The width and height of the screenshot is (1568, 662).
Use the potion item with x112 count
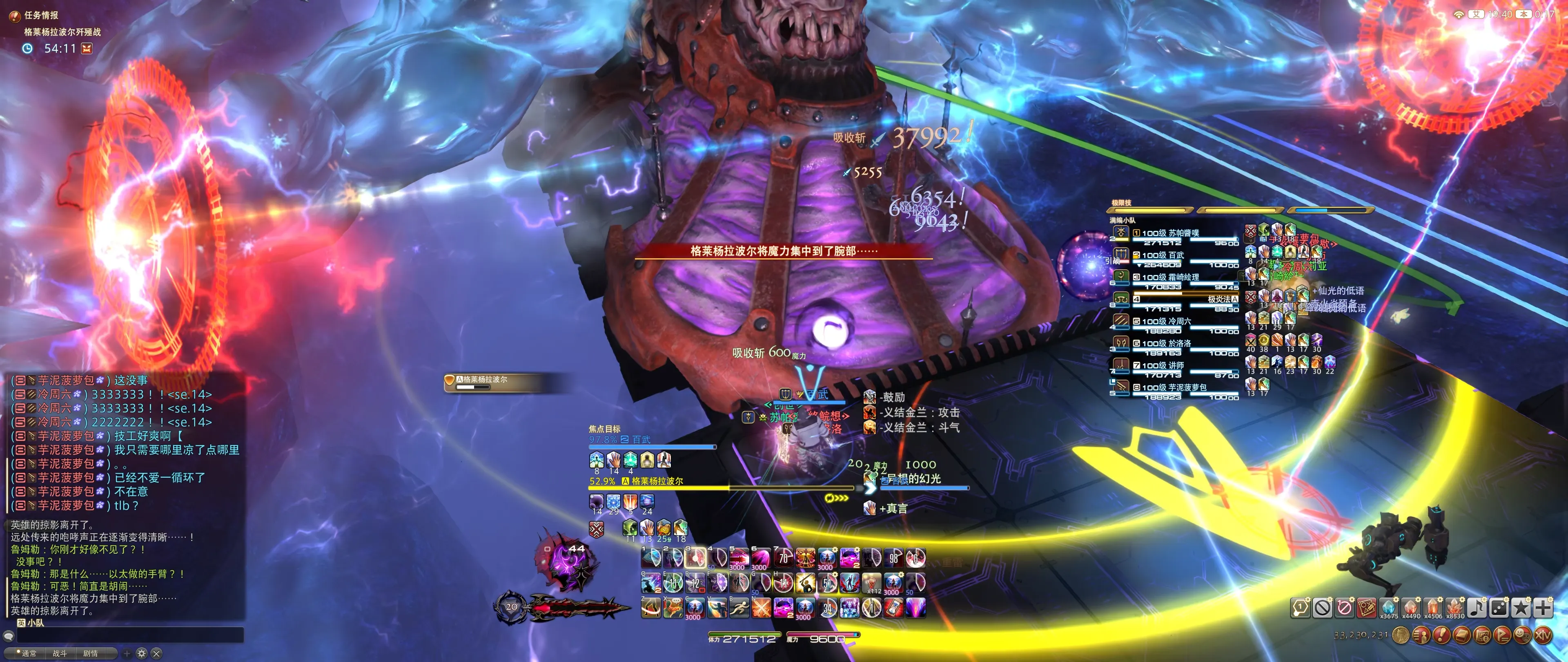pos(872,582)
